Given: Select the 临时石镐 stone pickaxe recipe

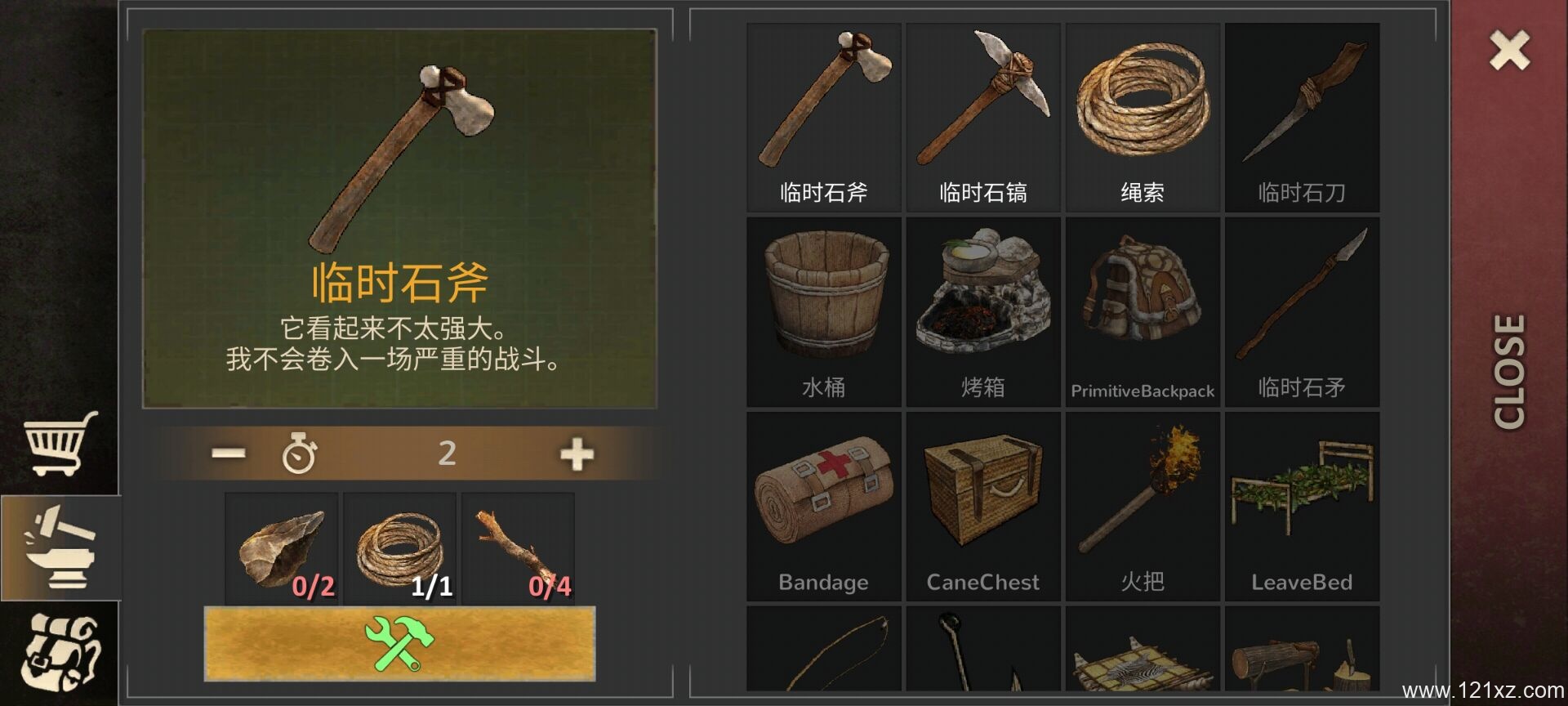Looking at the screenshot, I should point(982,118).
